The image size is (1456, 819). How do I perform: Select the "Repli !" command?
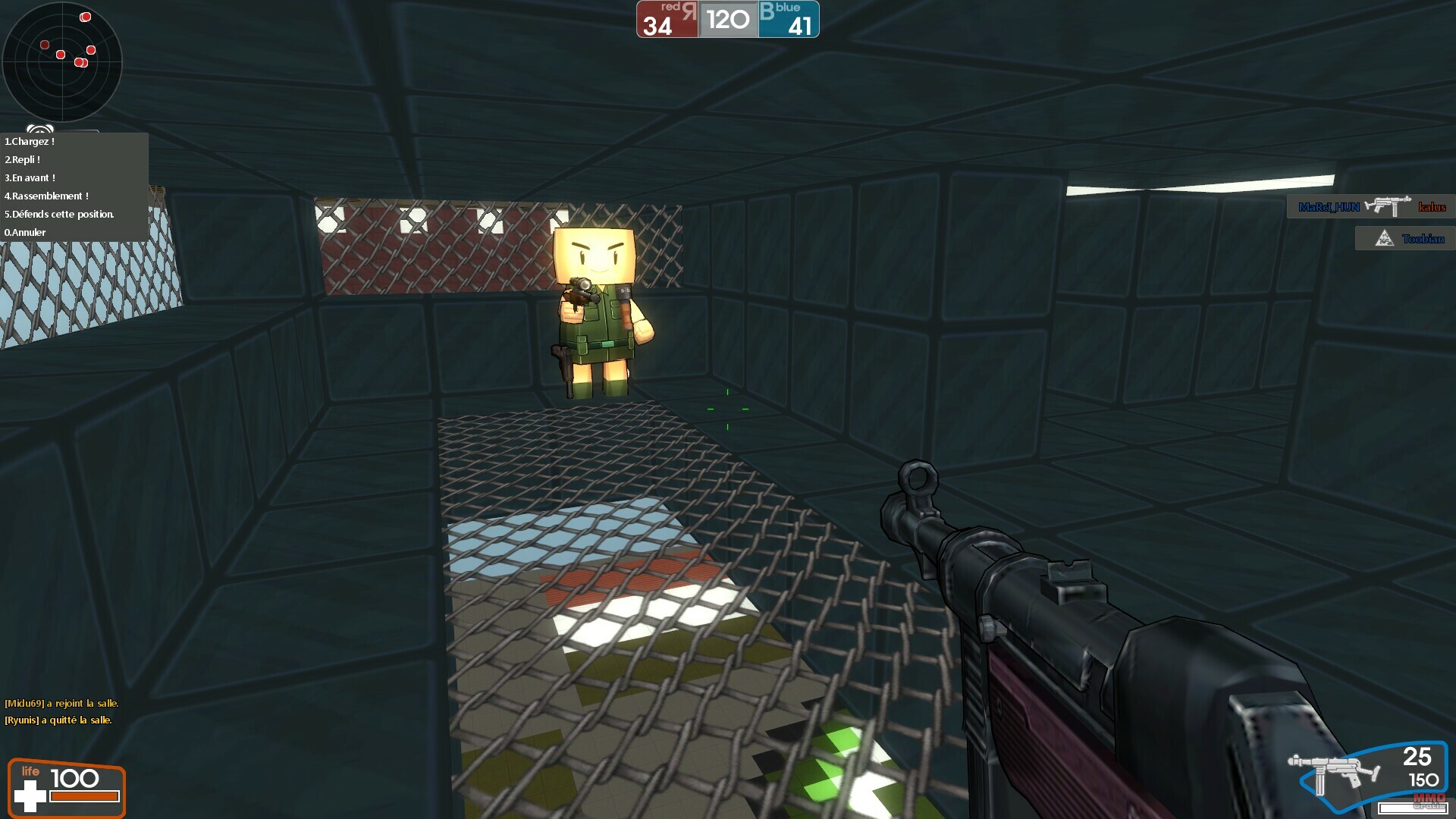(x=24, y=160)
